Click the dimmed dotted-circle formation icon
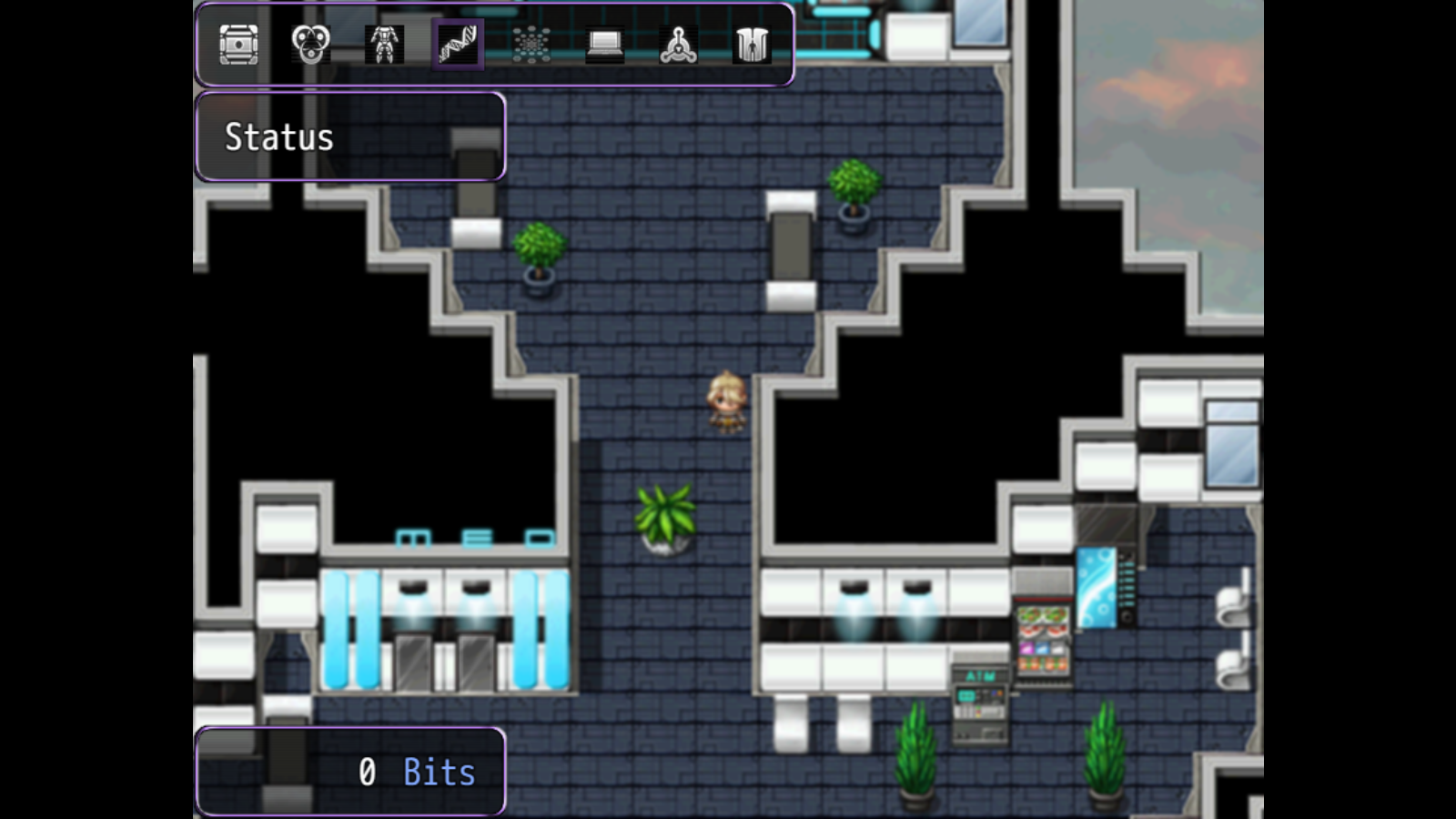Viewport: 1456px width, 819px height. [531, 45]
